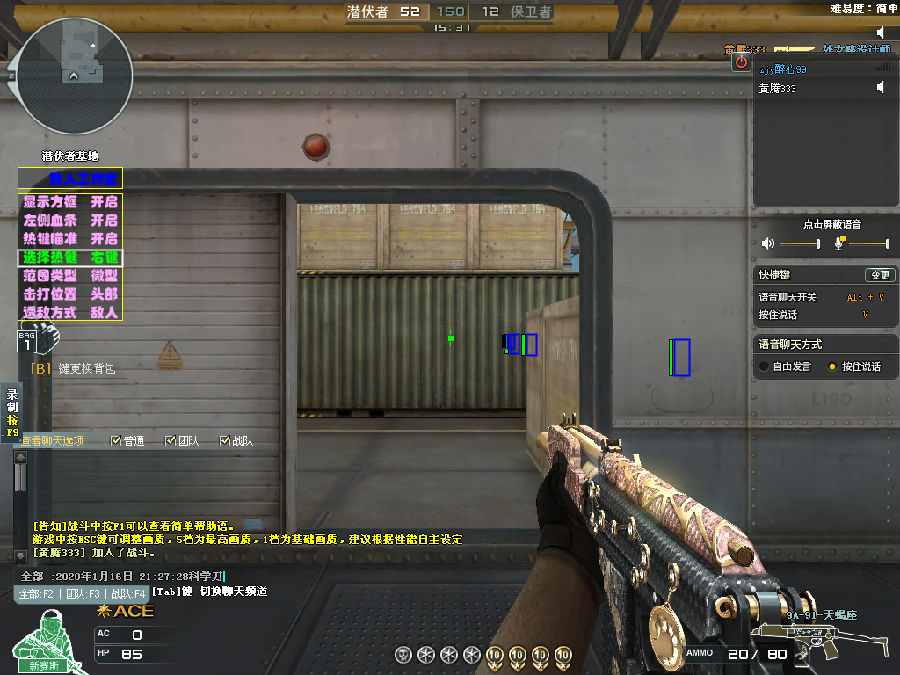900x675 pixels.
Task: Select the 按住说话 voice mode
Action: coord(832,367)
